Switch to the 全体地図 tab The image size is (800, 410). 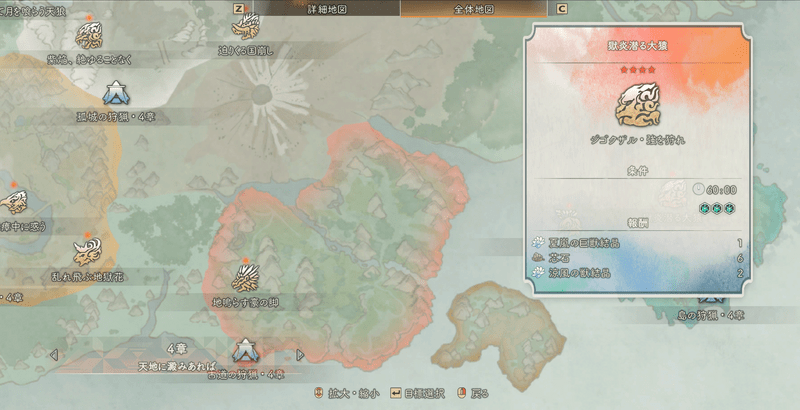point(475,8)
